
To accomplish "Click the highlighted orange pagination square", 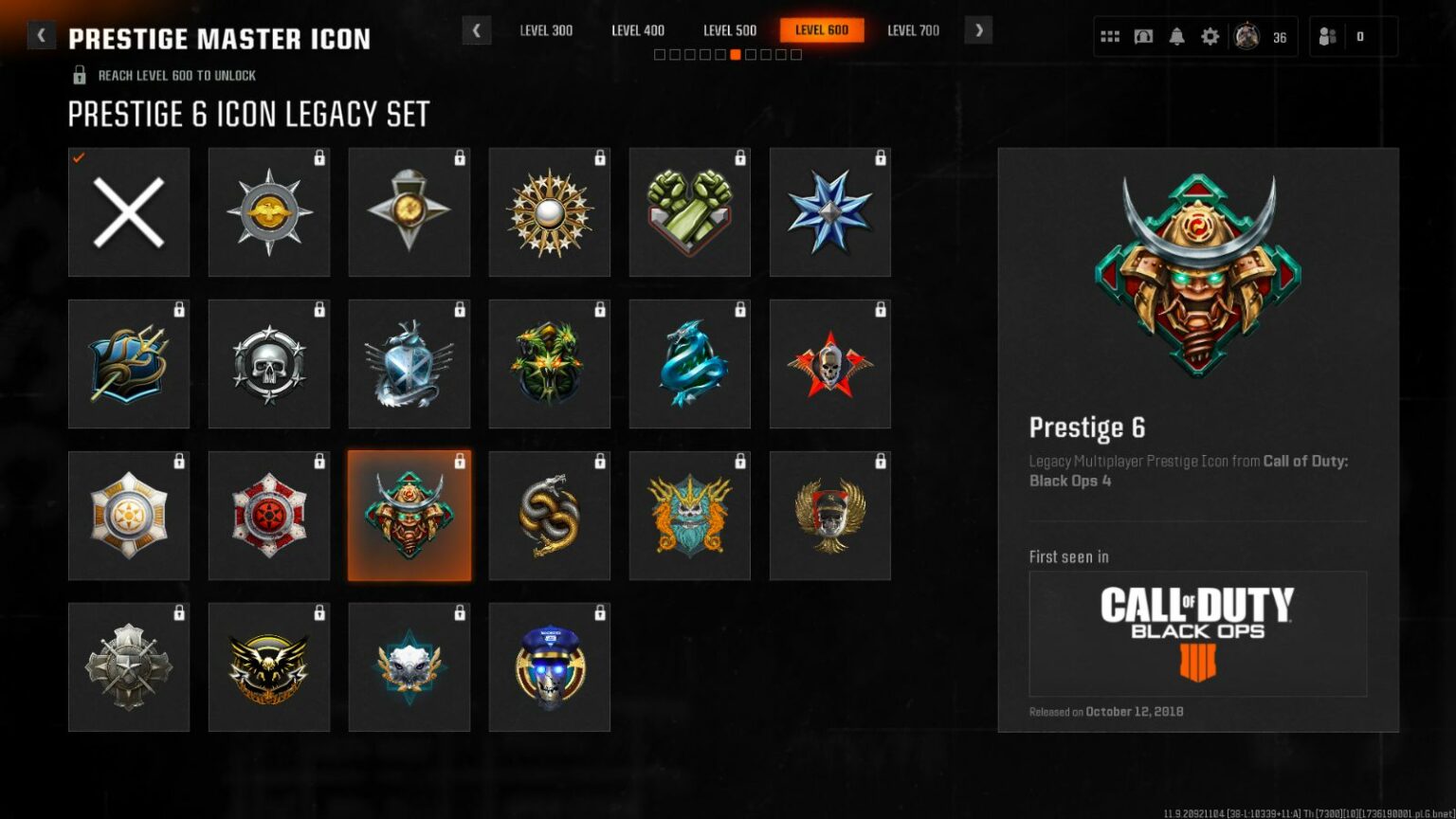I will [x=736, y=54].
